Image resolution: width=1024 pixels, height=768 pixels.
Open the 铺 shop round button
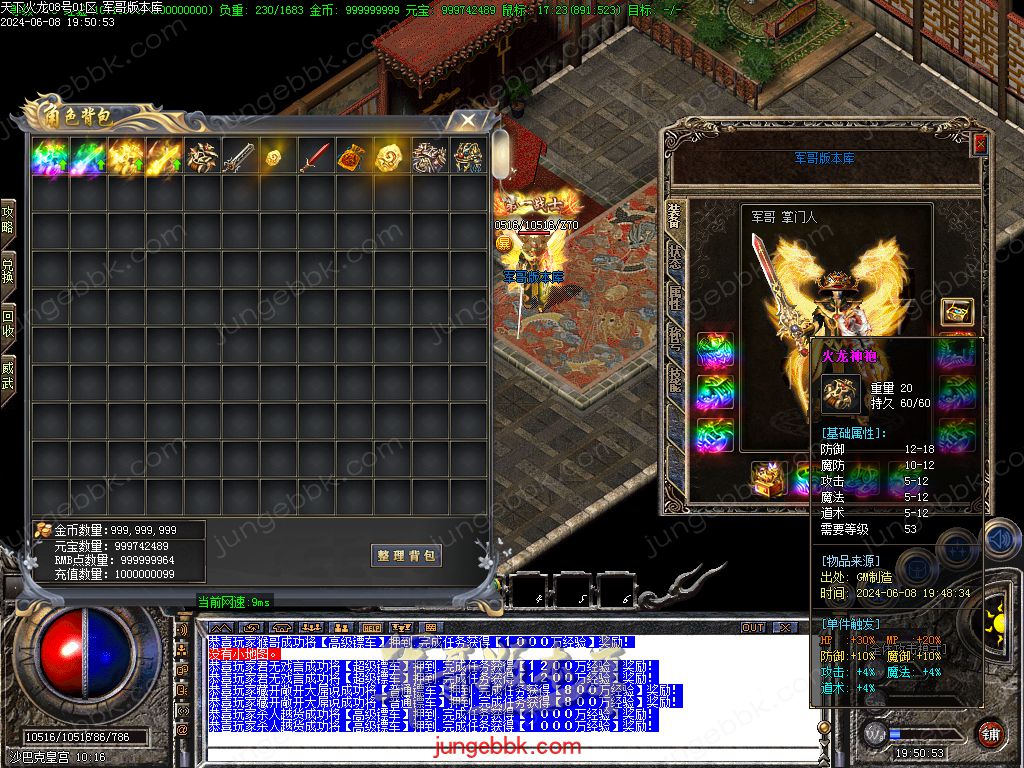click(990, 733)
